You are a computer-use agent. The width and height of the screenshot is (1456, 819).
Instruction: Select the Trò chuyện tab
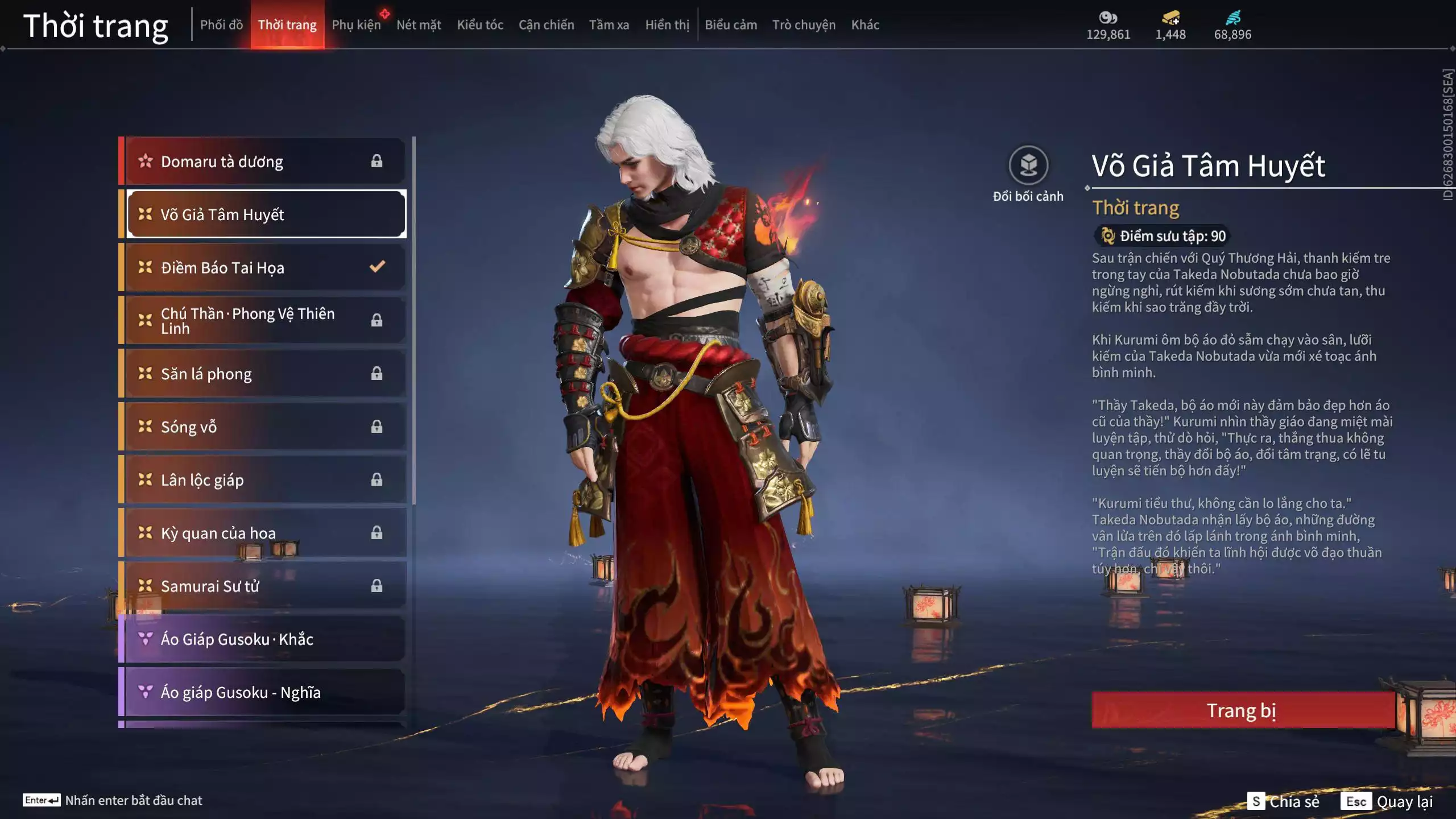pos(804,25)
